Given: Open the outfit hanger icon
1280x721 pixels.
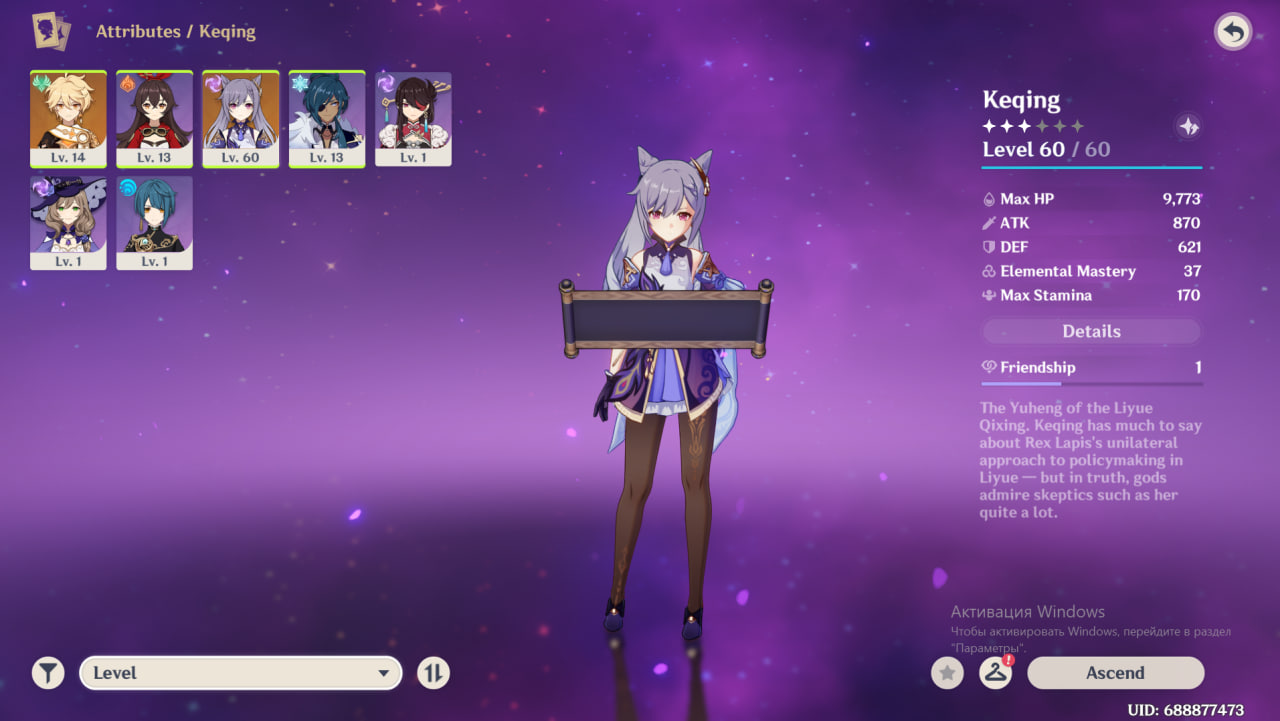Looking at the screenshot, I should pos(995,673).
